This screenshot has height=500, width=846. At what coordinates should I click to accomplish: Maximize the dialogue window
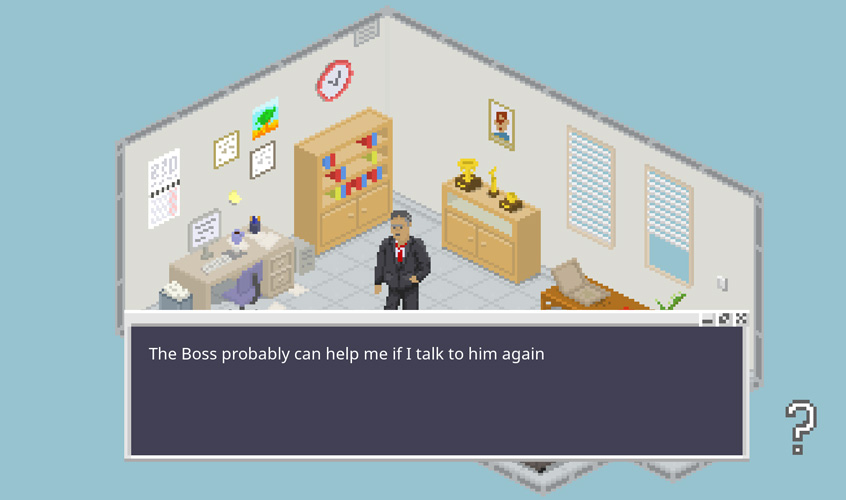point(724,319)
